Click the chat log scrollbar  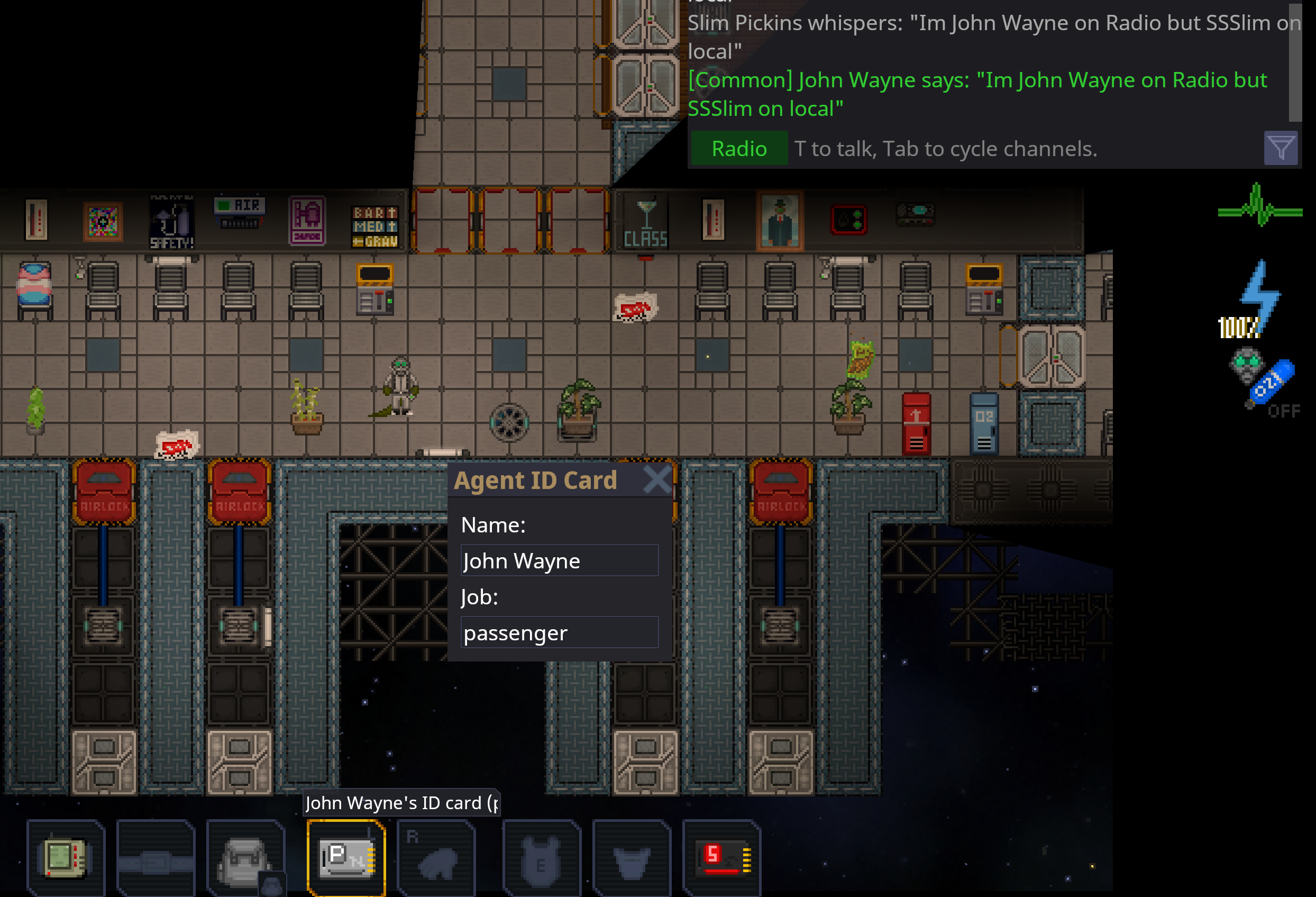point(1294,62)
